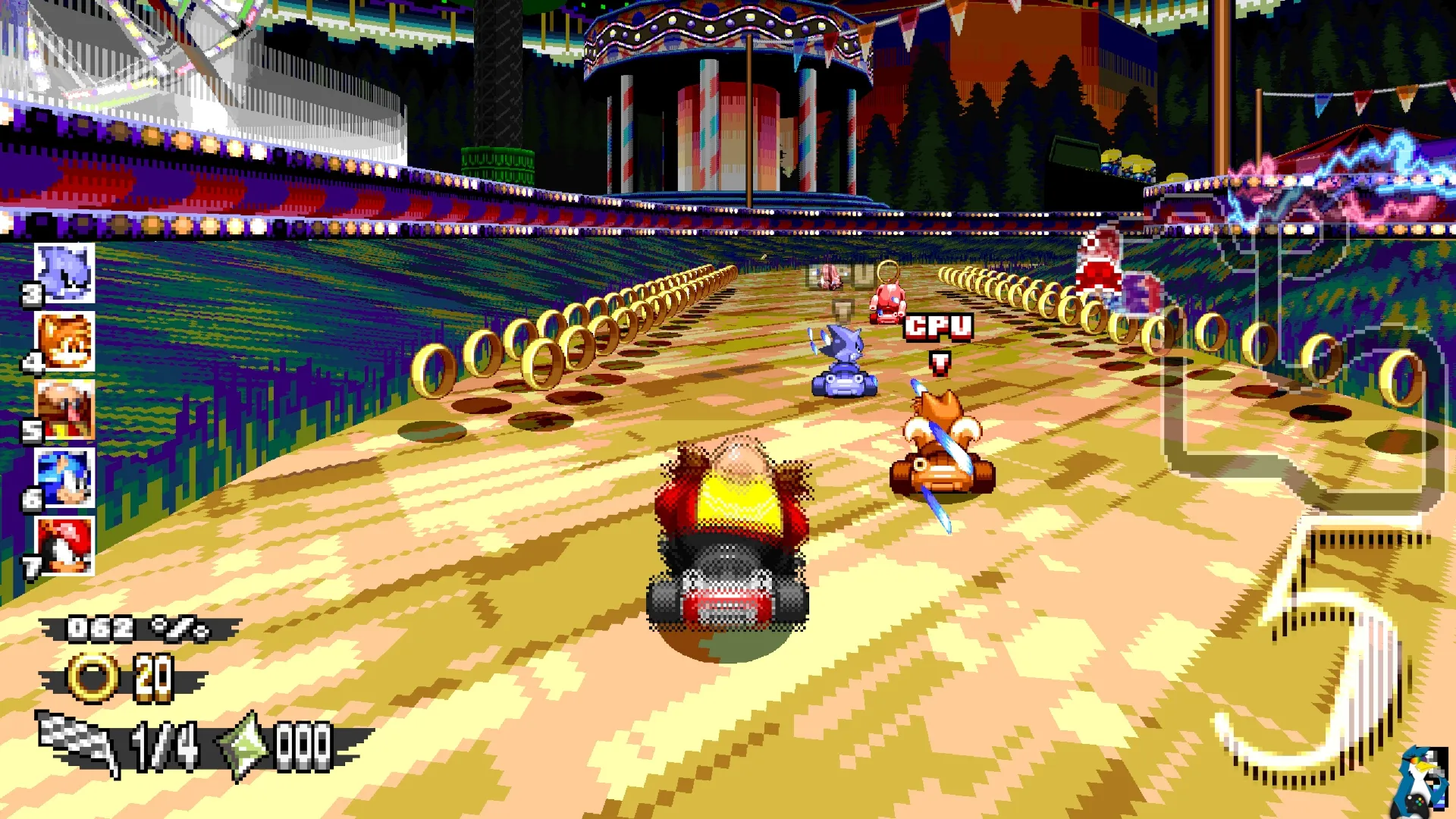1456x819 pixels.
Task: Click the seventh-place red character portrait
Action: (64, 546)
